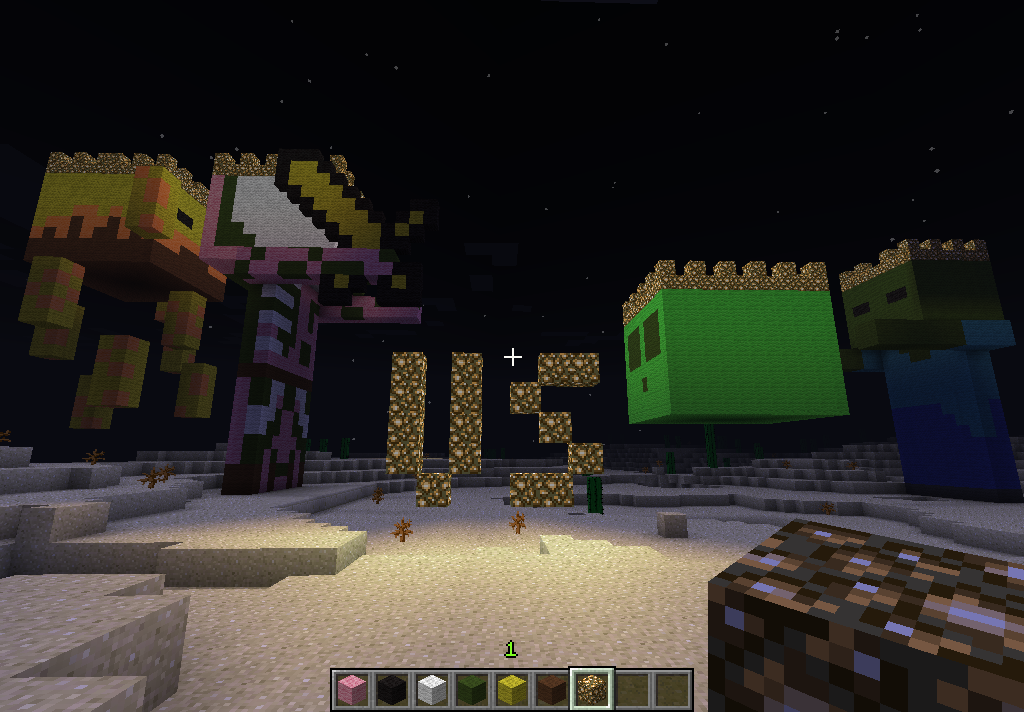Select the black wool hotbar slot
The height and width of the screenshot is (712, 1024).
click(x=391, y=689)
